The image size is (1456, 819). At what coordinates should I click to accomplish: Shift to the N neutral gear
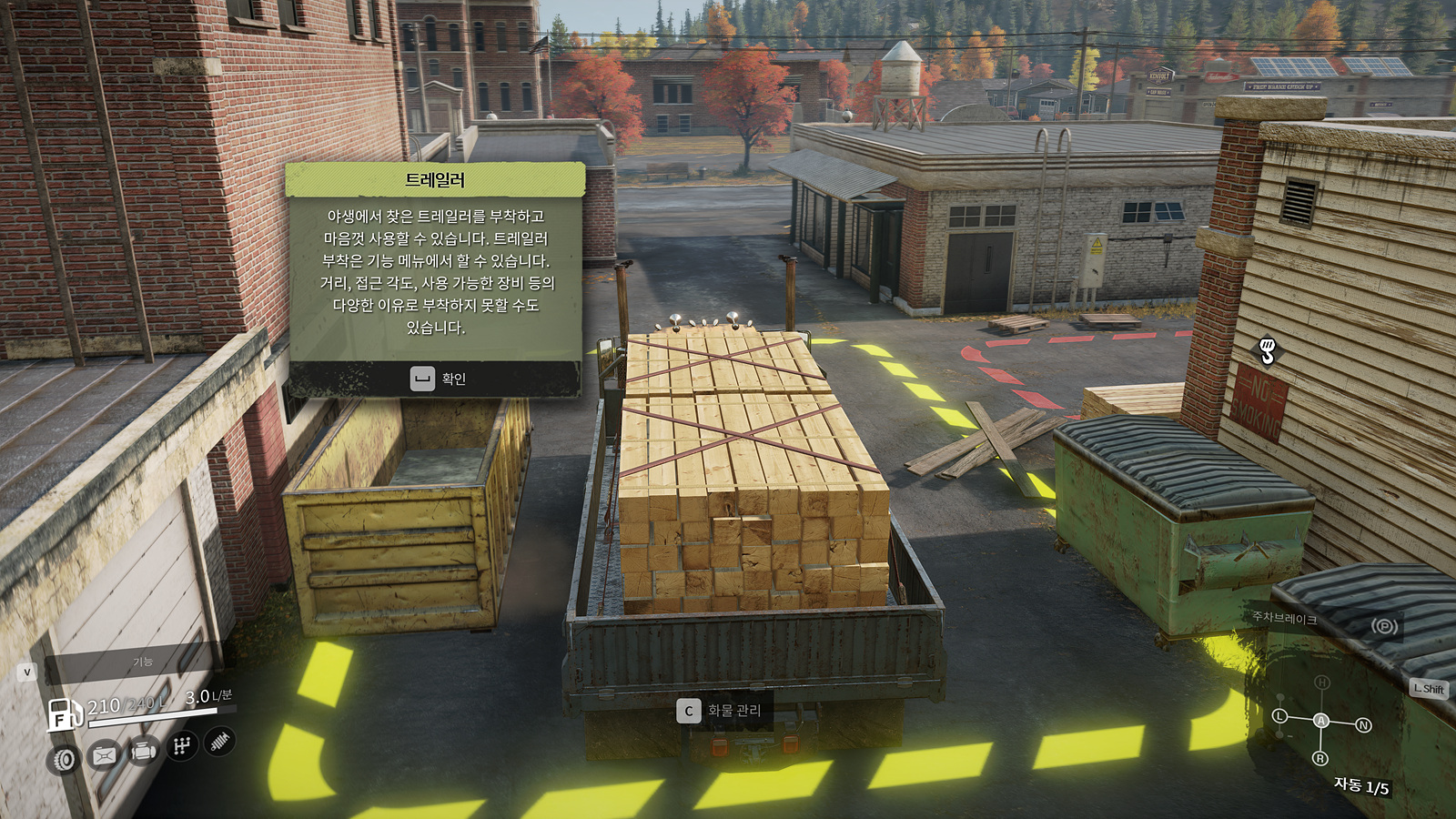tap(1363, 725)
